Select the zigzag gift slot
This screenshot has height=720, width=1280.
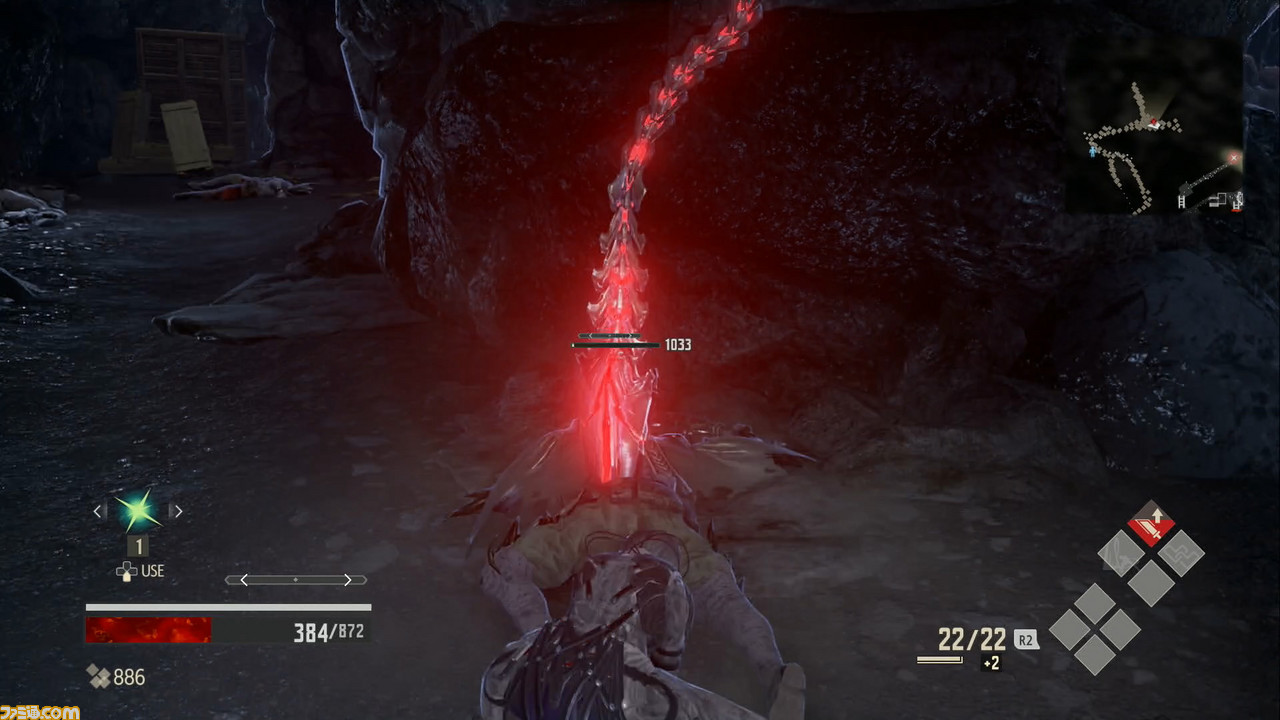click(x=1182, y=552)
